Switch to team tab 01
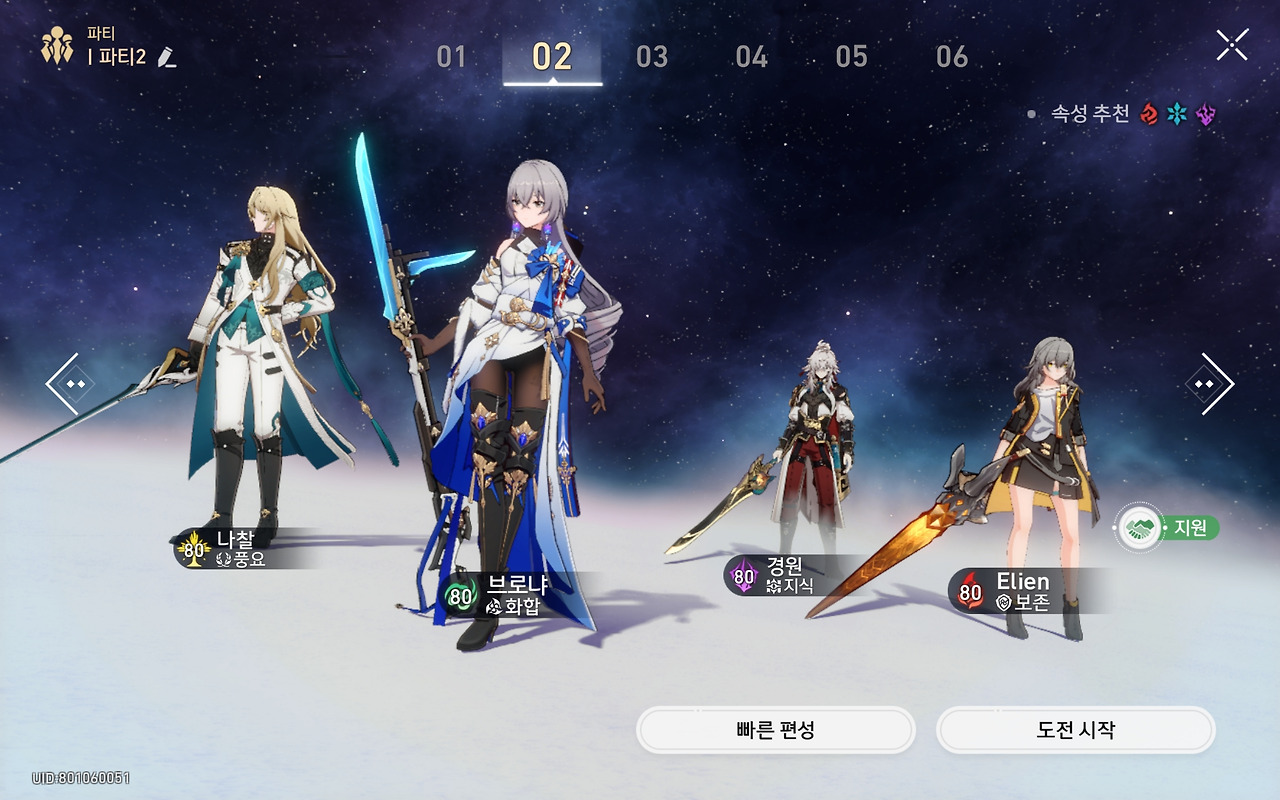1280x800 pixels. [x=452, y=57]
